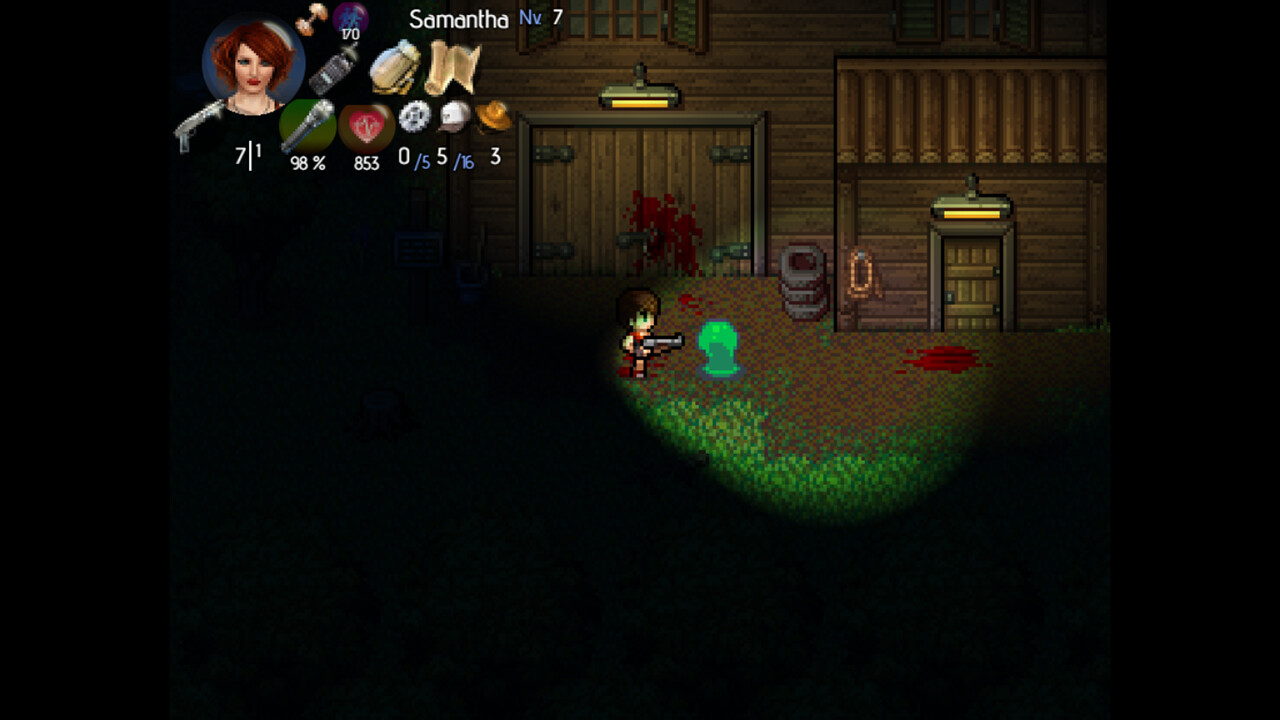1280x720 pixels.
Task: Open Samantha's backpack inventory
Action: (393, 68)
